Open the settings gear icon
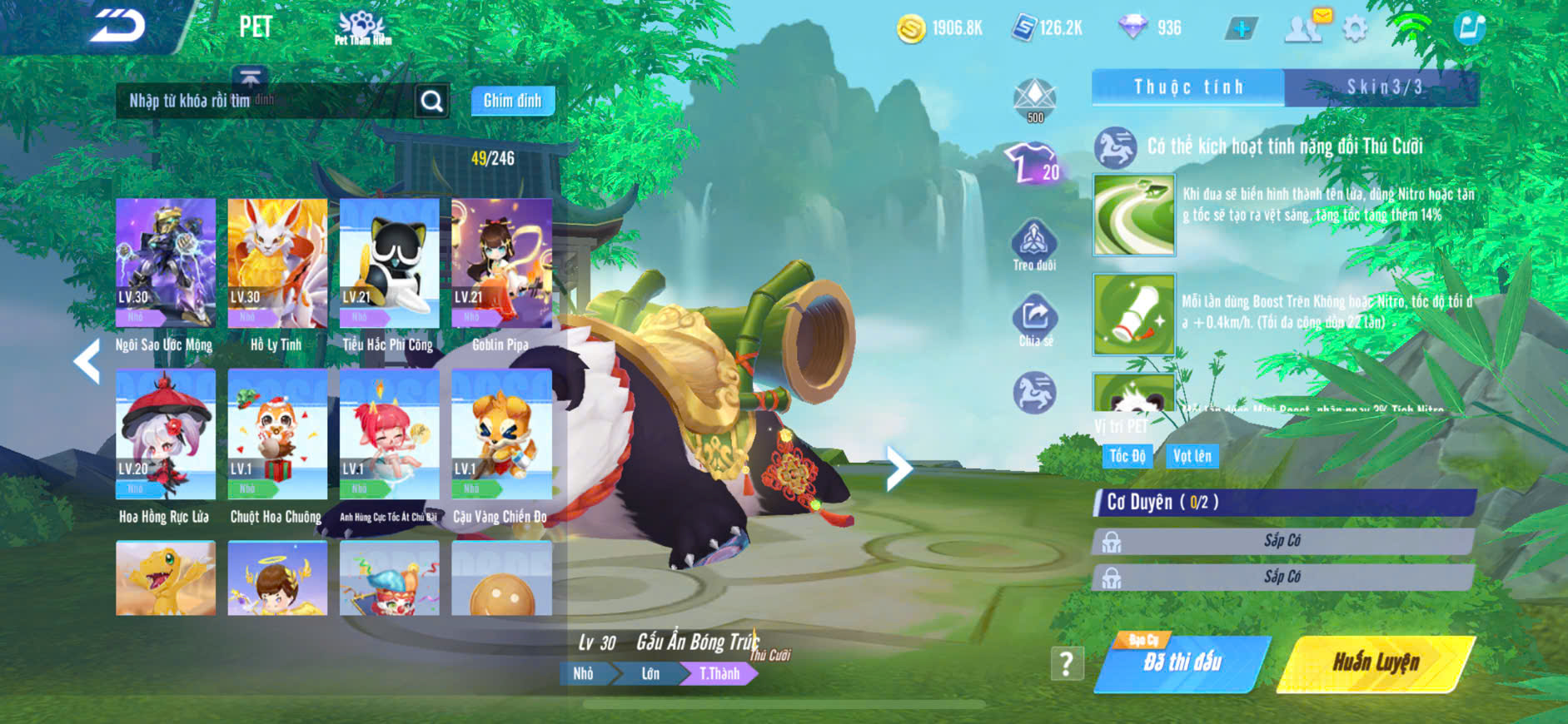The height and width of the screenshot is (724, 1568). pyautogui.click(x=1356, y=29)
